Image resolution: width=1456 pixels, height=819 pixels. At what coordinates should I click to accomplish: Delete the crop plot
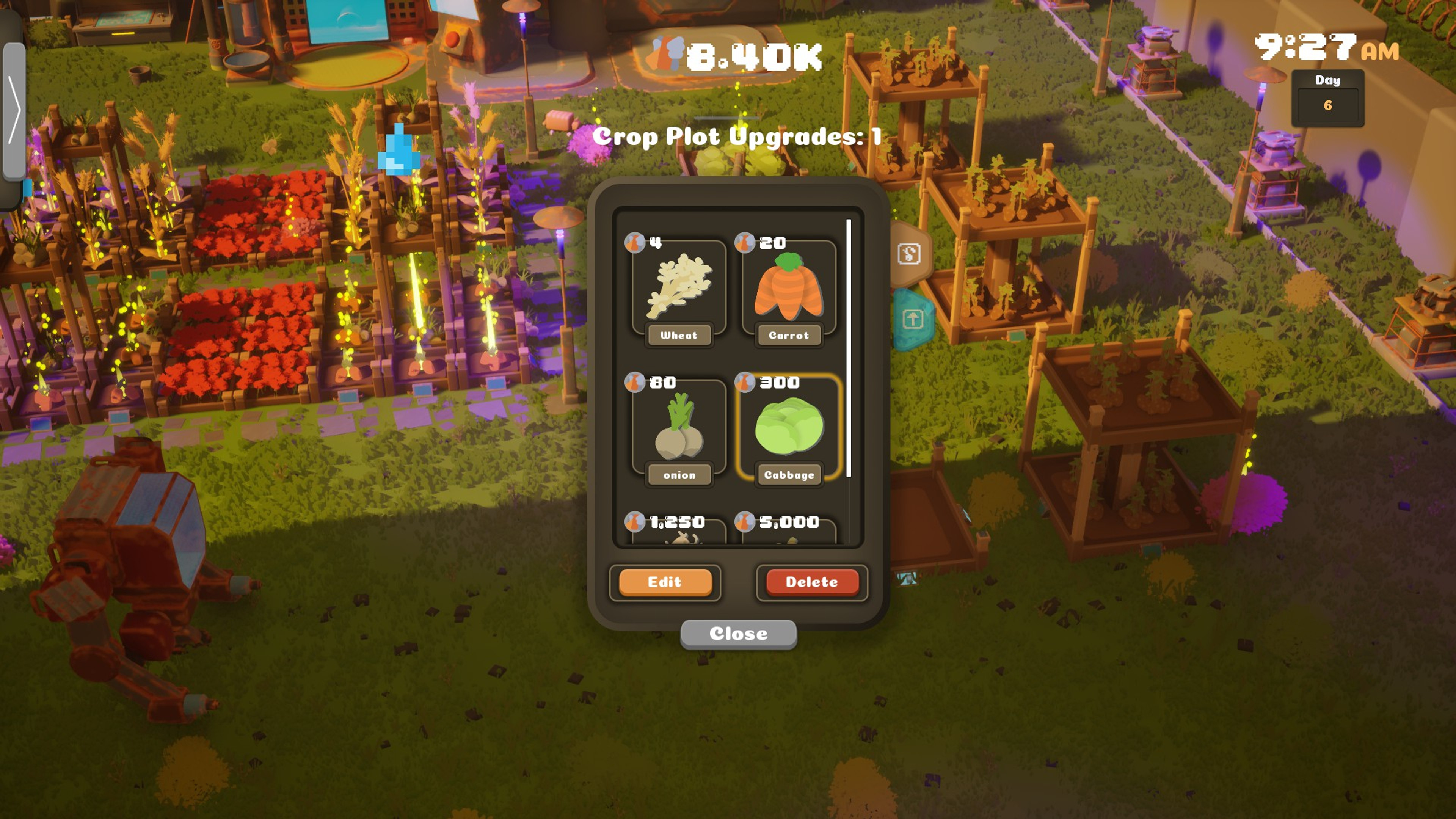click(812, 582)
